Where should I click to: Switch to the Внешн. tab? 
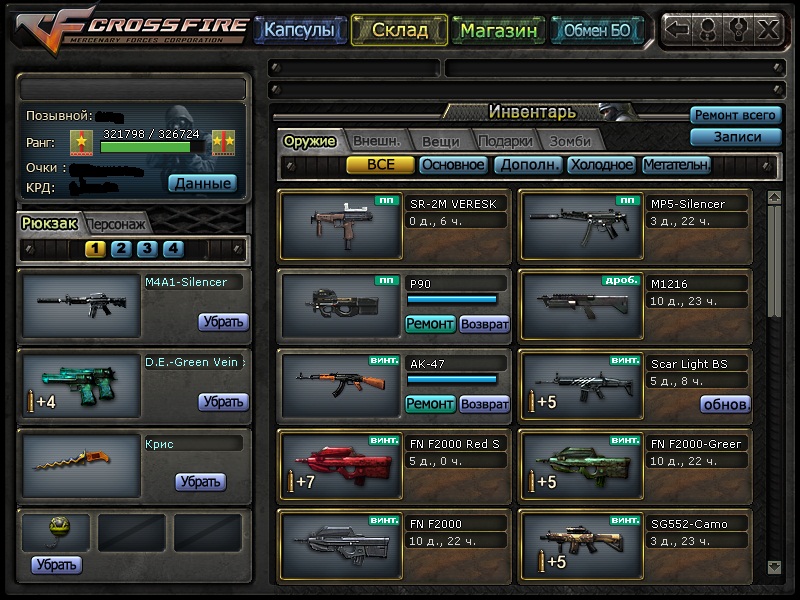coord(376,141)
